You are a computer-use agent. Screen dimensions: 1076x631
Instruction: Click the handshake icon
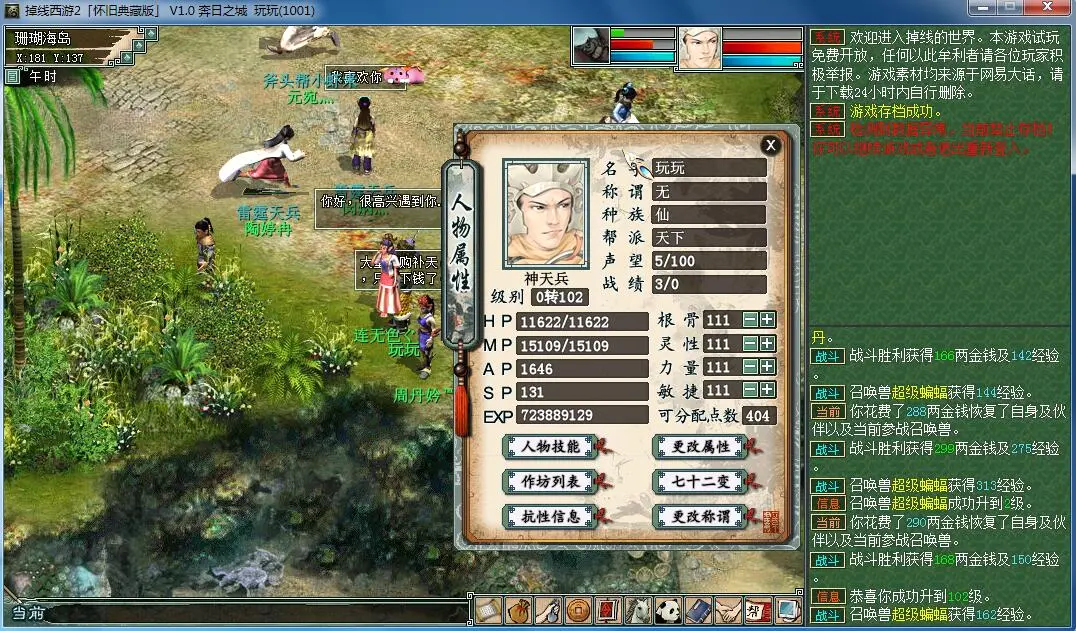pyautogui.click(x=728, y=609)
